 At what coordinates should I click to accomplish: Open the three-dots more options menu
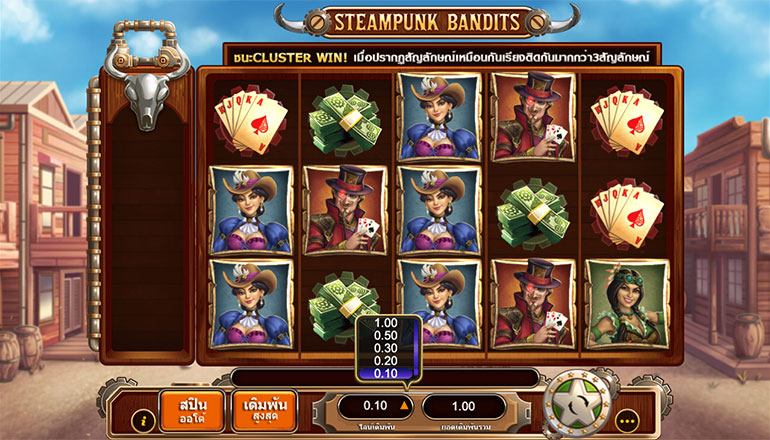pyautogui.click(x=628, y=419)
